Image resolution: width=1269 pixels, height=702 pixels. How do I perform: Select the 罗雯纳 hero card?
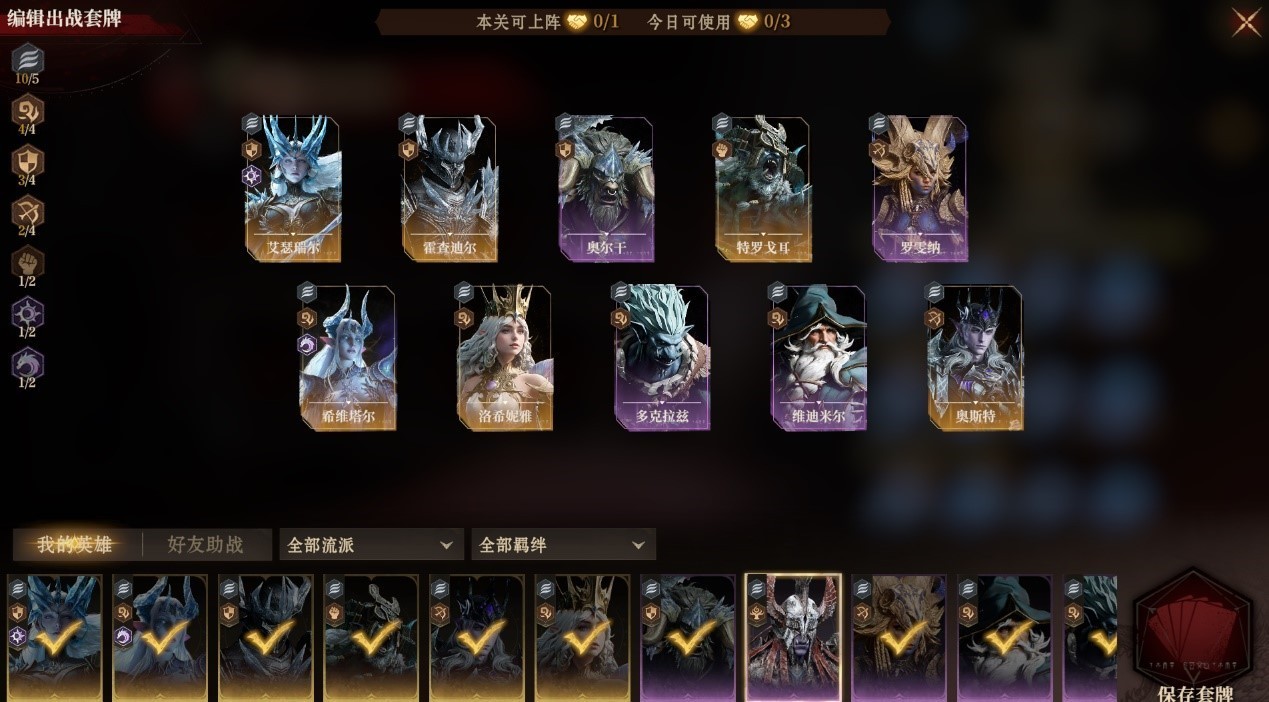coord(919,189)
